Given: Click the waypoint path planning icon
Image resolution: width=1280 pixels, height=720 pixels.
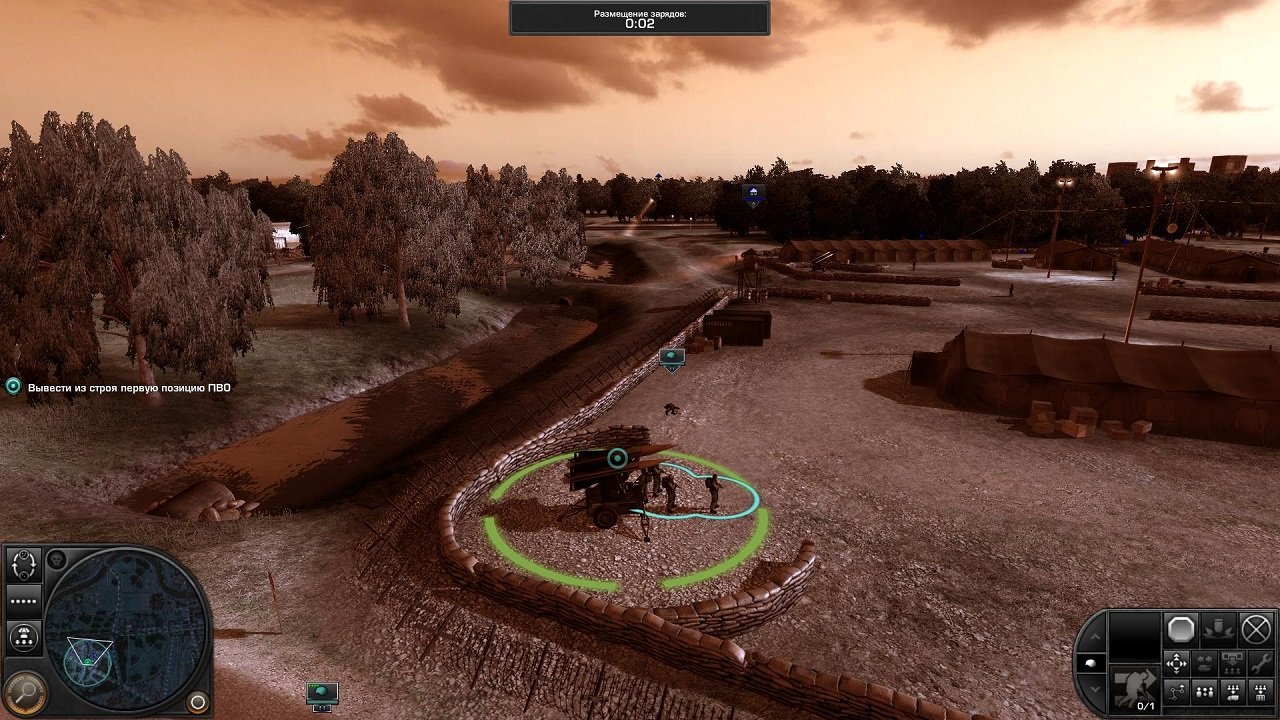Looking at the screenshot, I should pos(1178,691).
